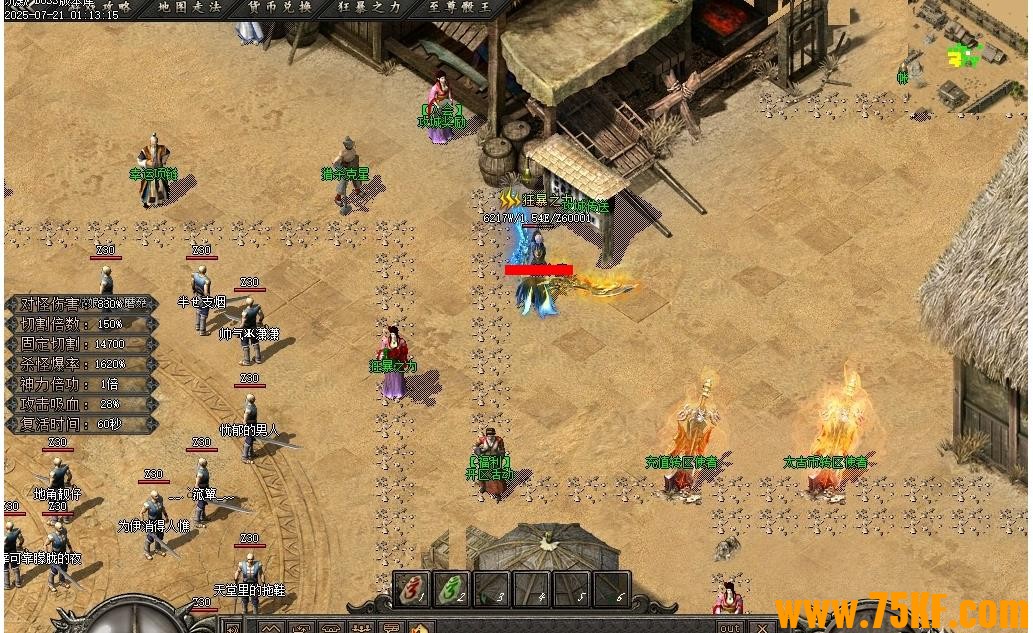Click the X button beside 'out'
Image resolution: width=1033 pixels, height=633 pixels.
762,627
